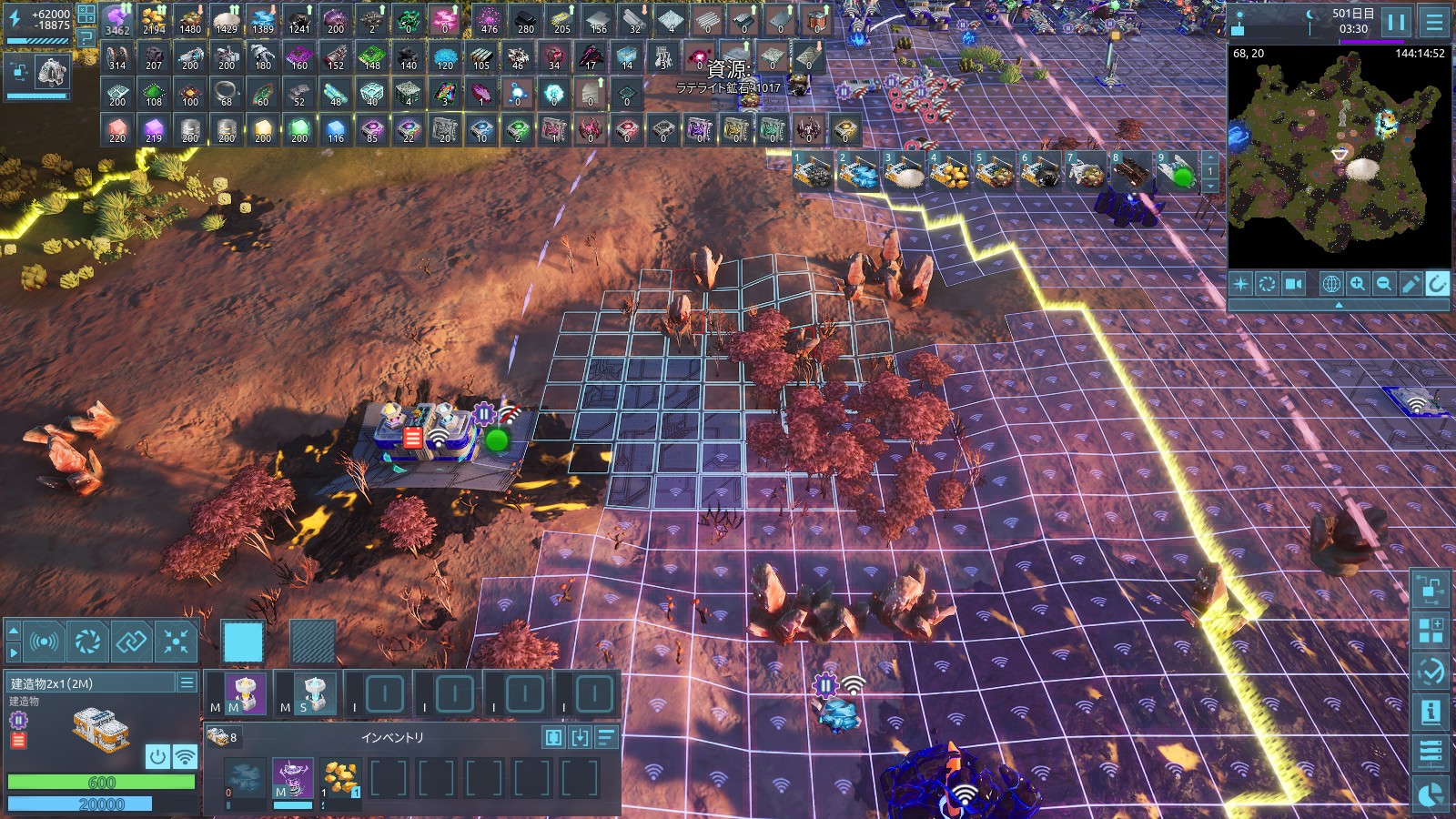Toggle the minimap camera view button
Image resolution: width=1456 pixels, height=819 pixels.
click(x=1293, y=284)
